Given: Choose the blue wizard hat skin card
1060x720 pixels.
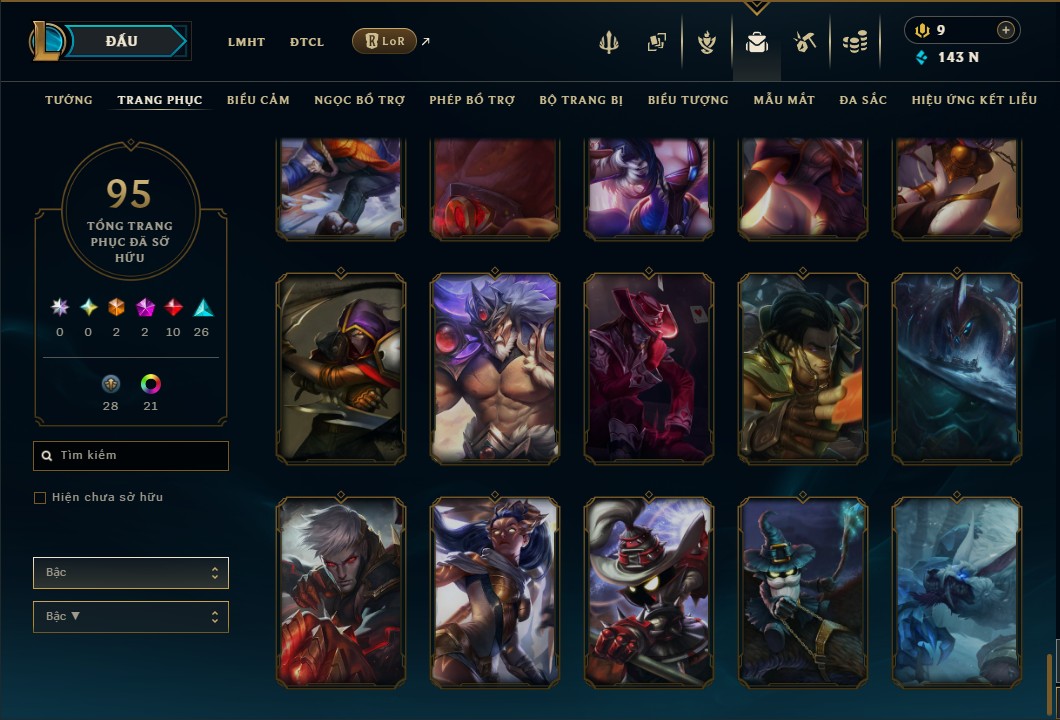Looking at the screenshot, I should (803, 592).
